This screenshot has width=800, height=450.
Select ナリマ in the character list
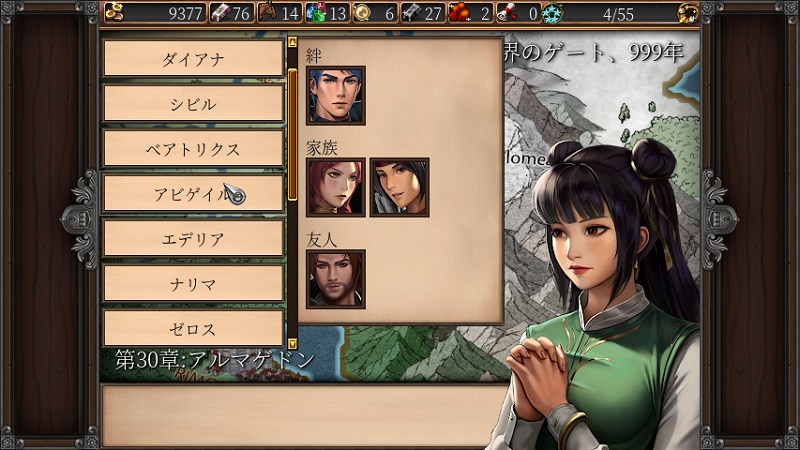click(x=193, y=284)
